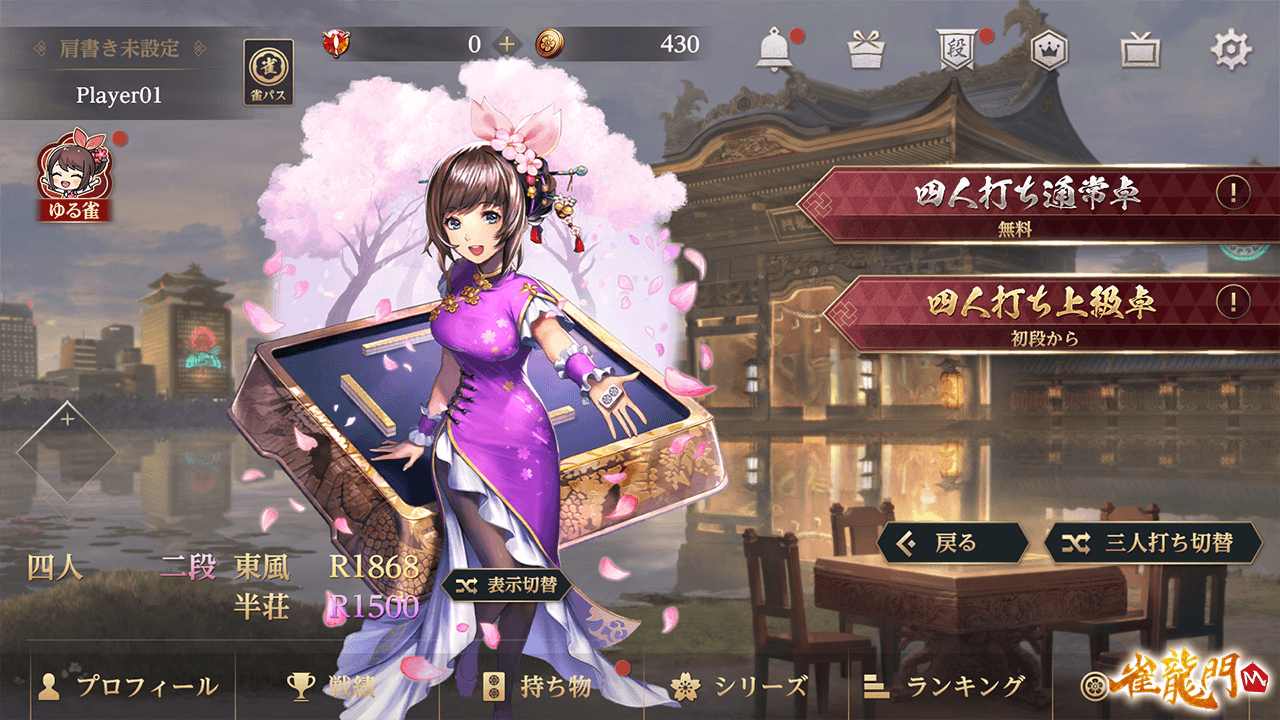Start the 四人打ち通常卓 free table
Image resolution: width=1280 pixels, height=720 pixels.
click(1020, 203)
